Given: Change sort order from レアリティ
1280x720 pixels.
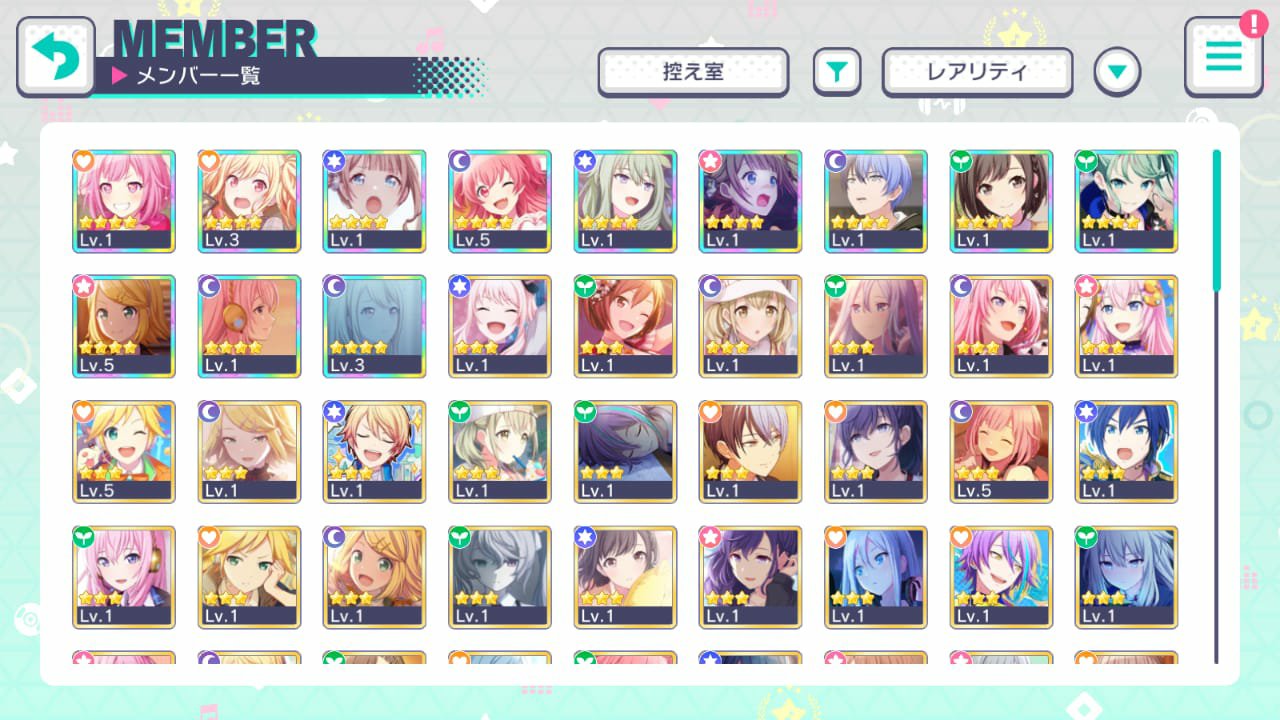Looking at the screenshot, I should [x=977, y=72].
